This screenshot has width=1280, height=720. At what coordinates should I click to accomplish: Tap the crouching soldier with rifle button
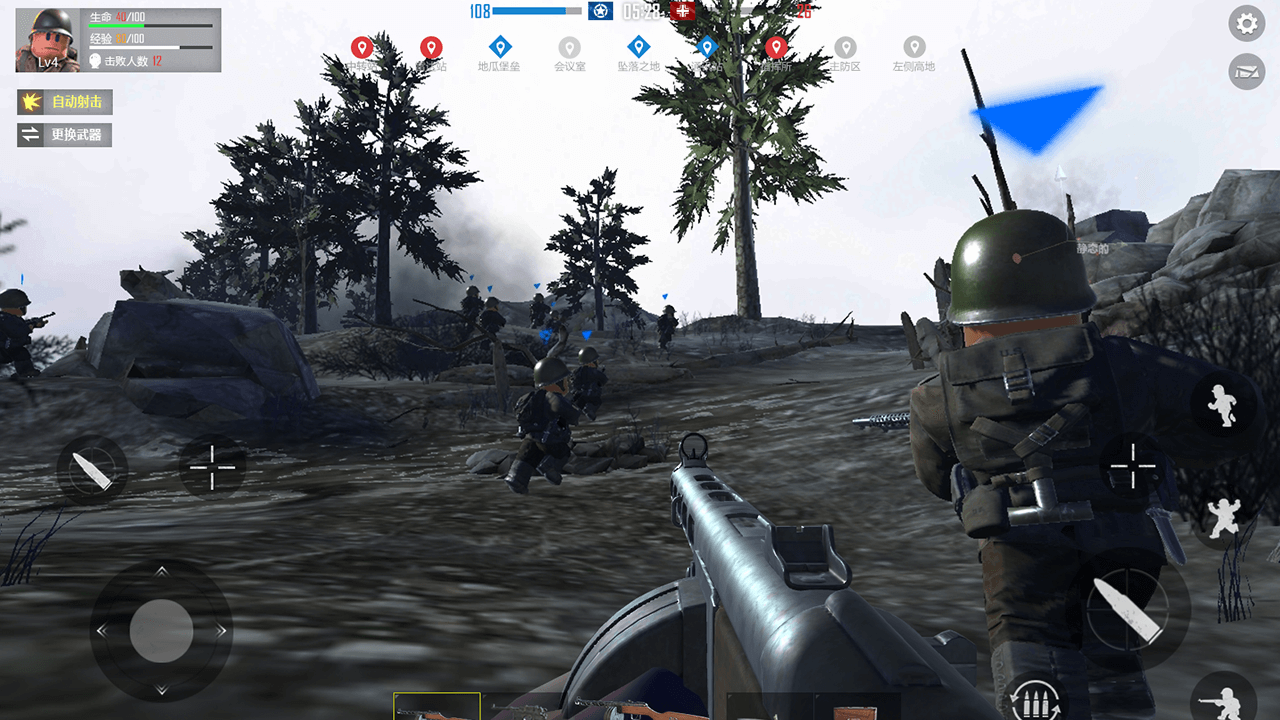click(1224, 700)
